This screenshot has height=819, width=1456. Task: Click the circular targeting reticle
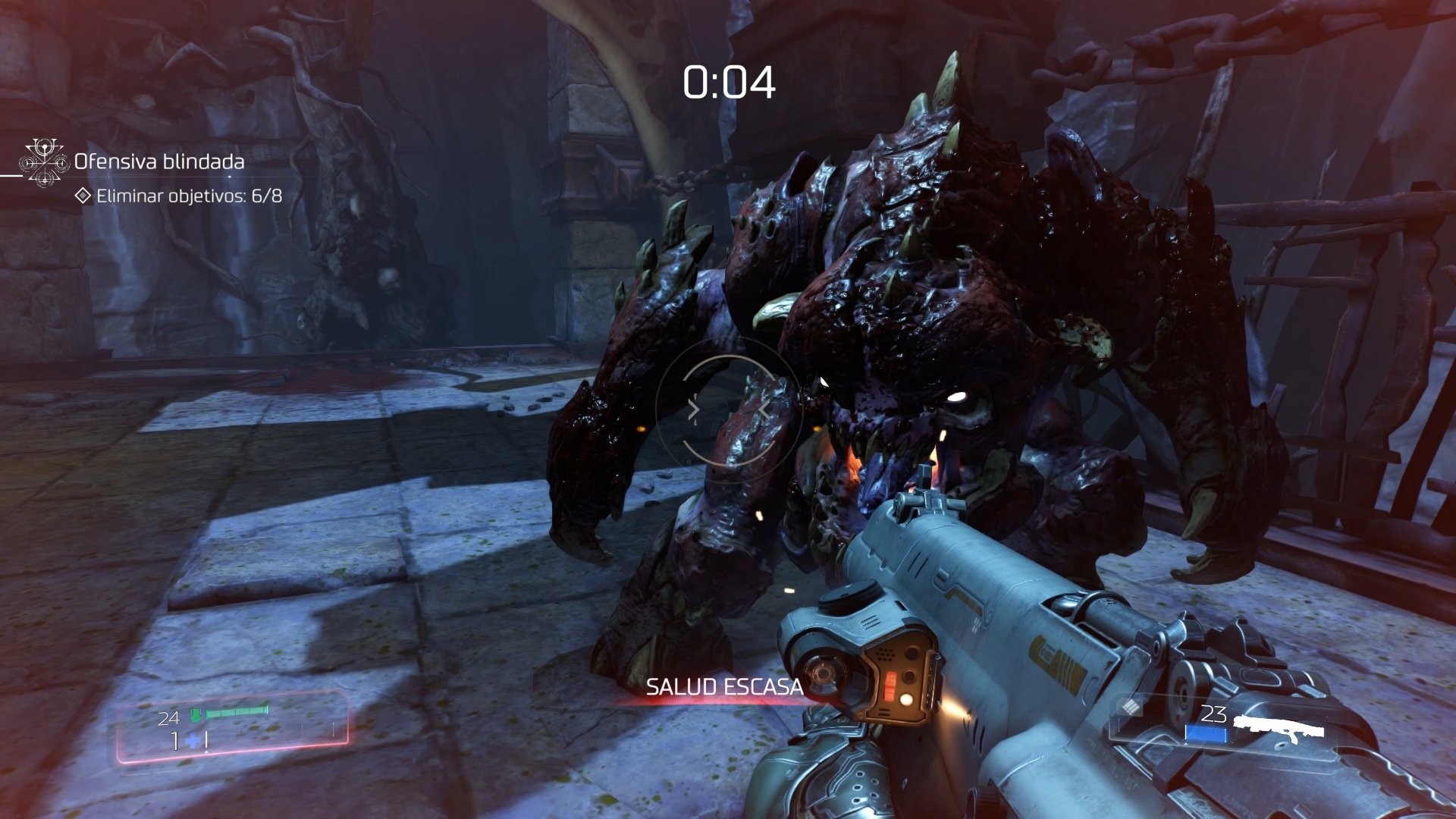pyautogui.click(x=730, y=409)
